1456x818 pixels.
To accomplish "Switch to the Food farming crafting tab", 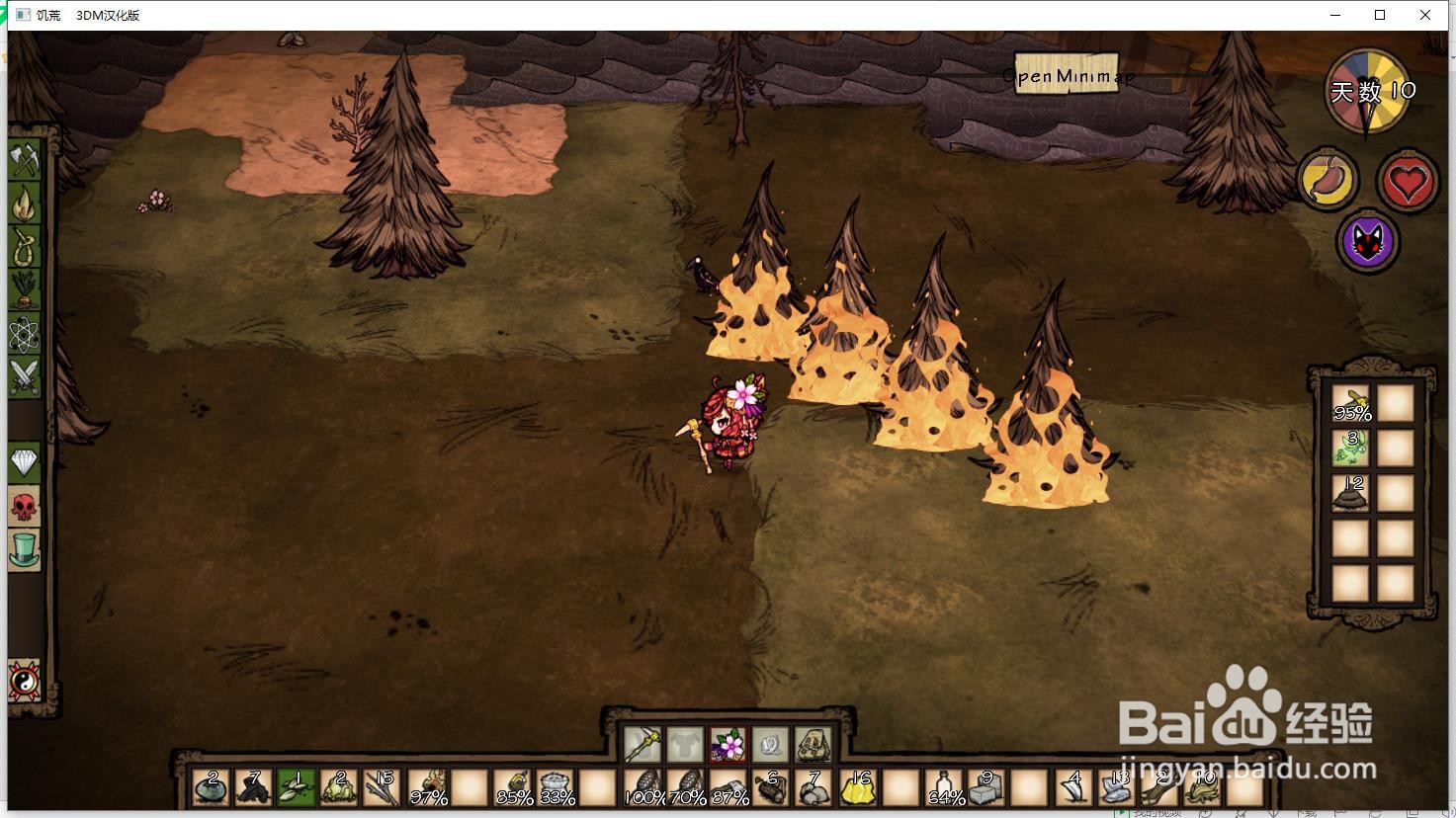I will tap(25, 290).
